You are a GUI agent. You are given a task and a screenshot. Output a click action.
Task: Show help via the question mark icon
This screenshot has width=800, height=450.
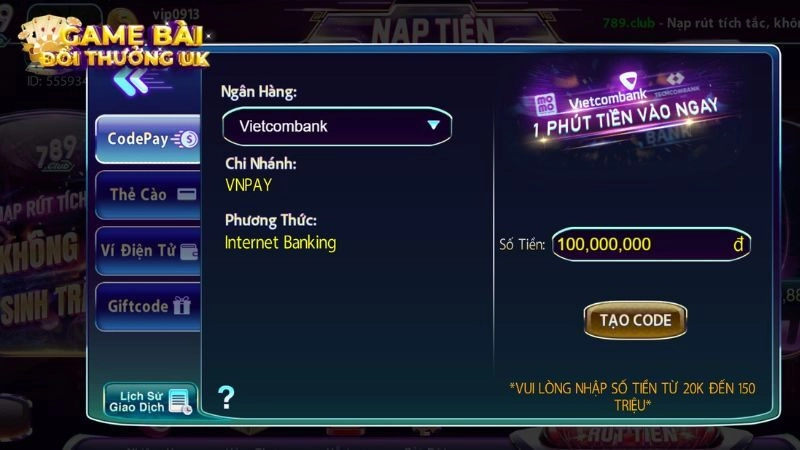tap(226, 397)
